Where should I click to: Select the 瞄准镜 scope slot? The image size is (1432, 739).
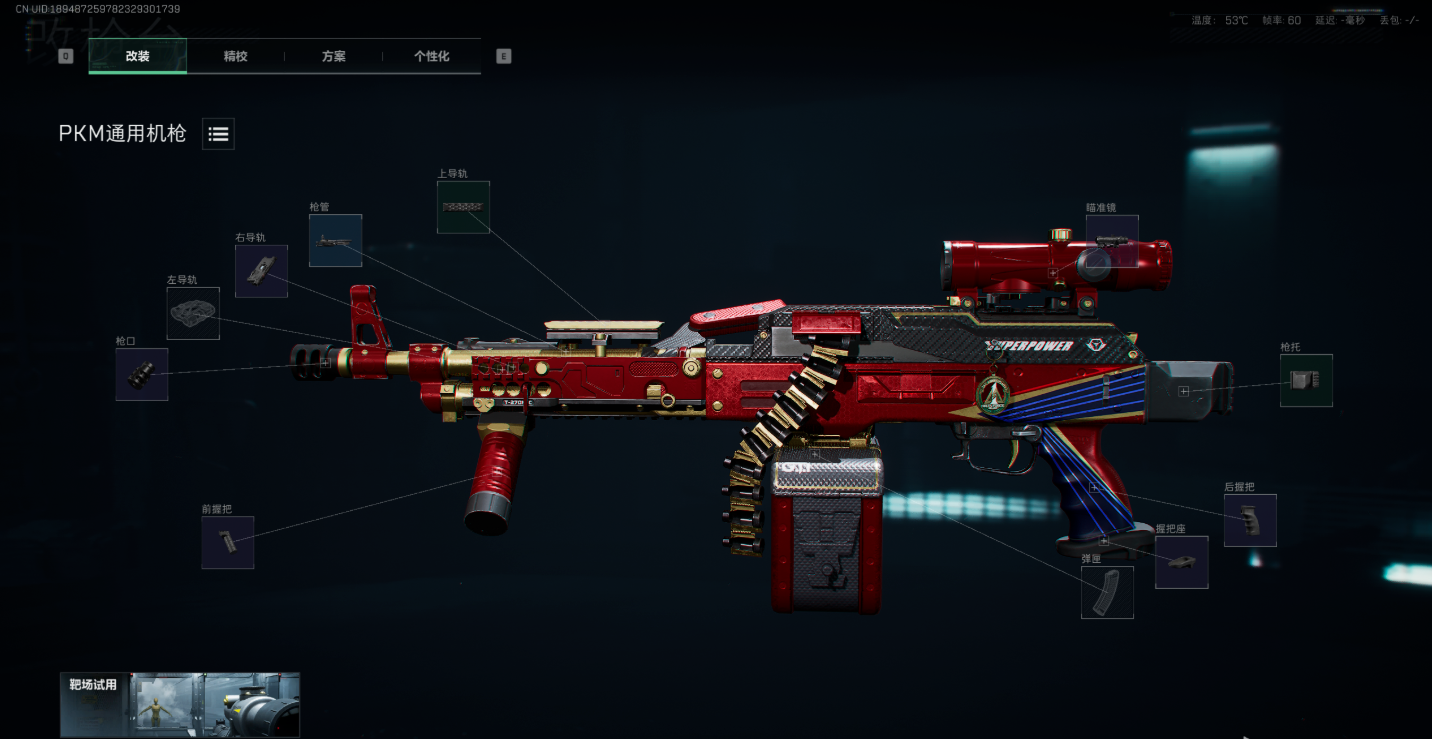pos(1112,241)
